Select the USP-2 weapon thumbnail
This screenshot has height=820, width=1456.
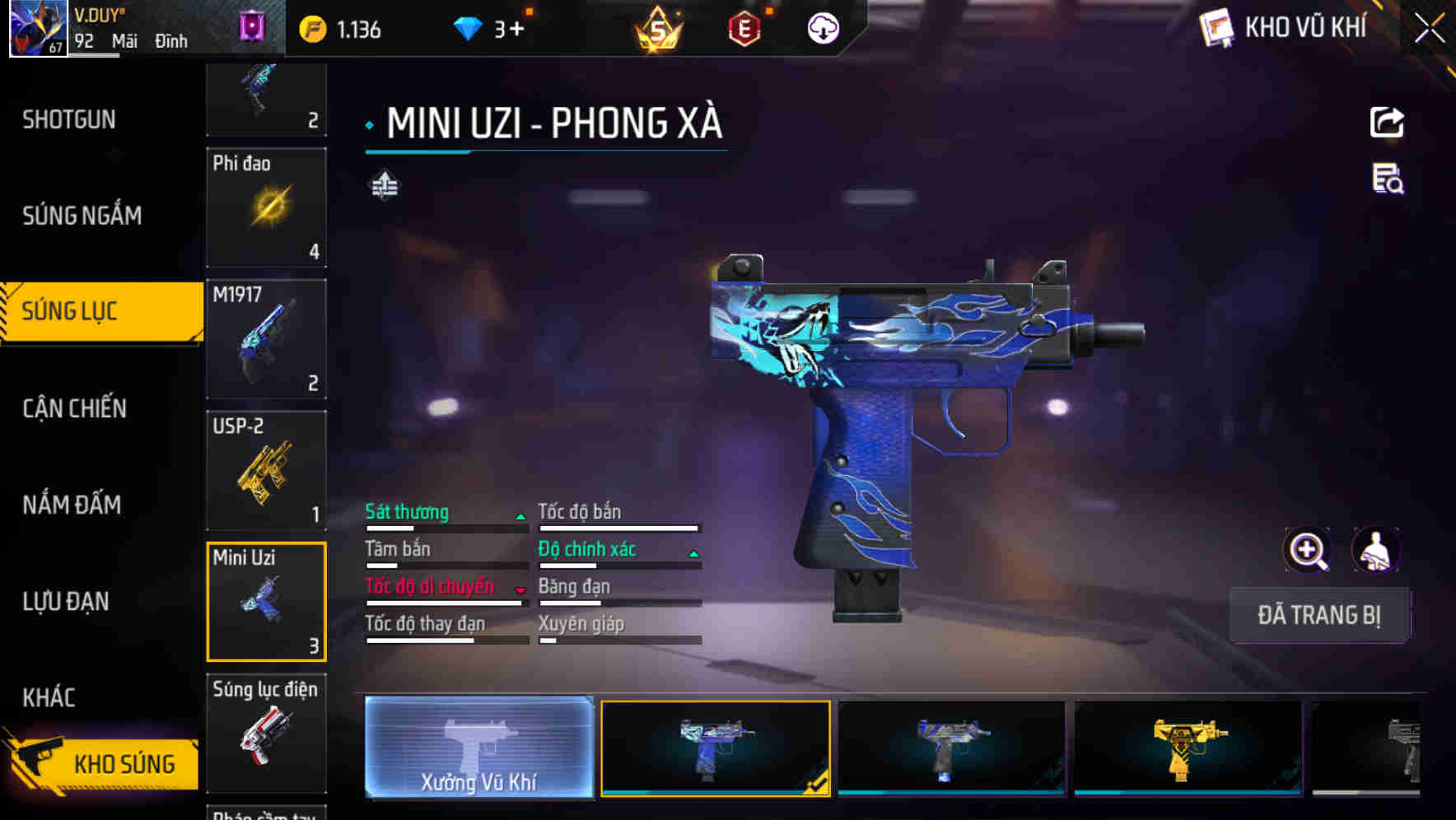(266, 469)
